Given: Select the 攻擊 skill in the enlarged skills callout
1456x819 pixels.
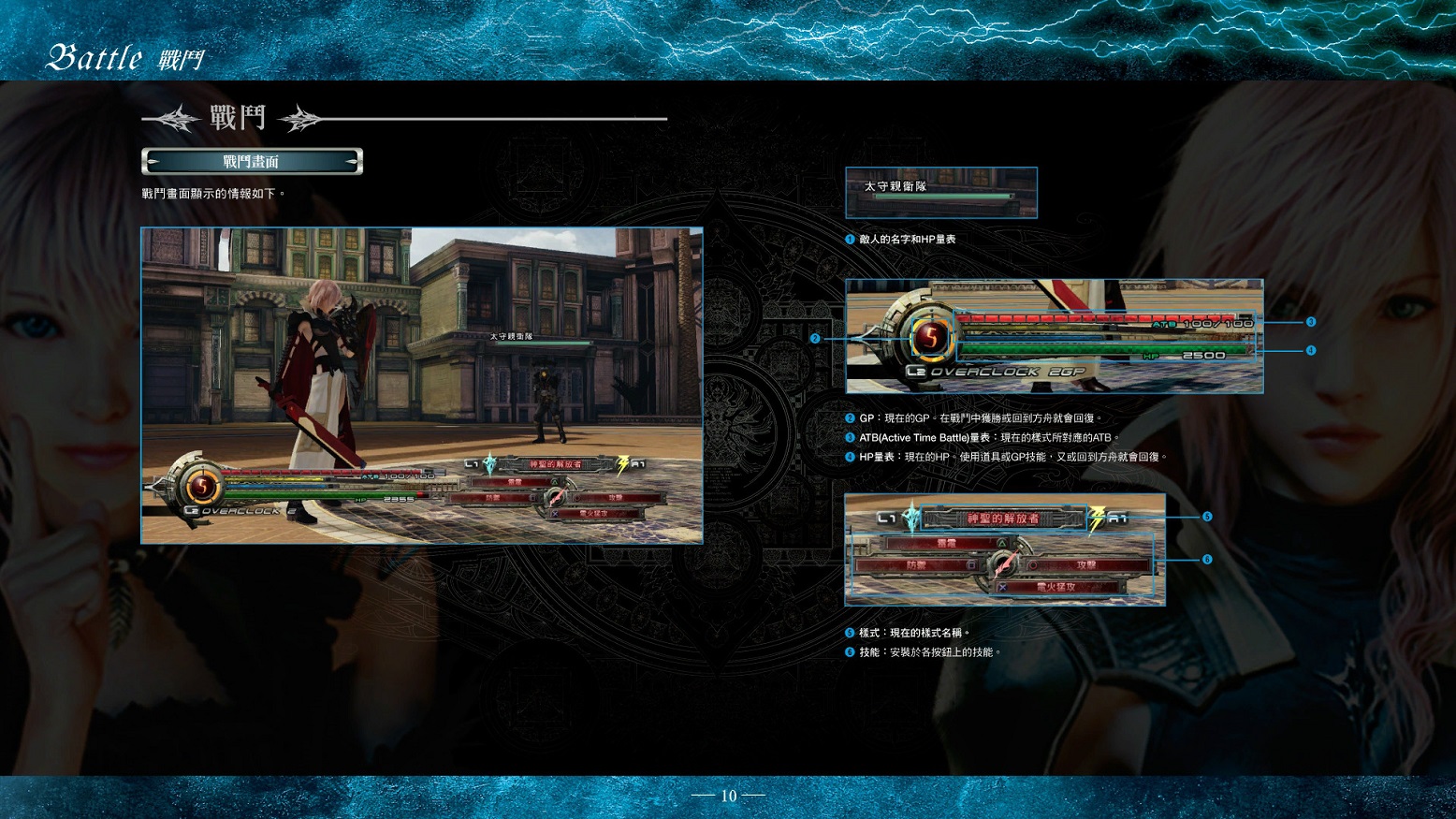Looking at the screenshot, I should tap(1085, 565).
